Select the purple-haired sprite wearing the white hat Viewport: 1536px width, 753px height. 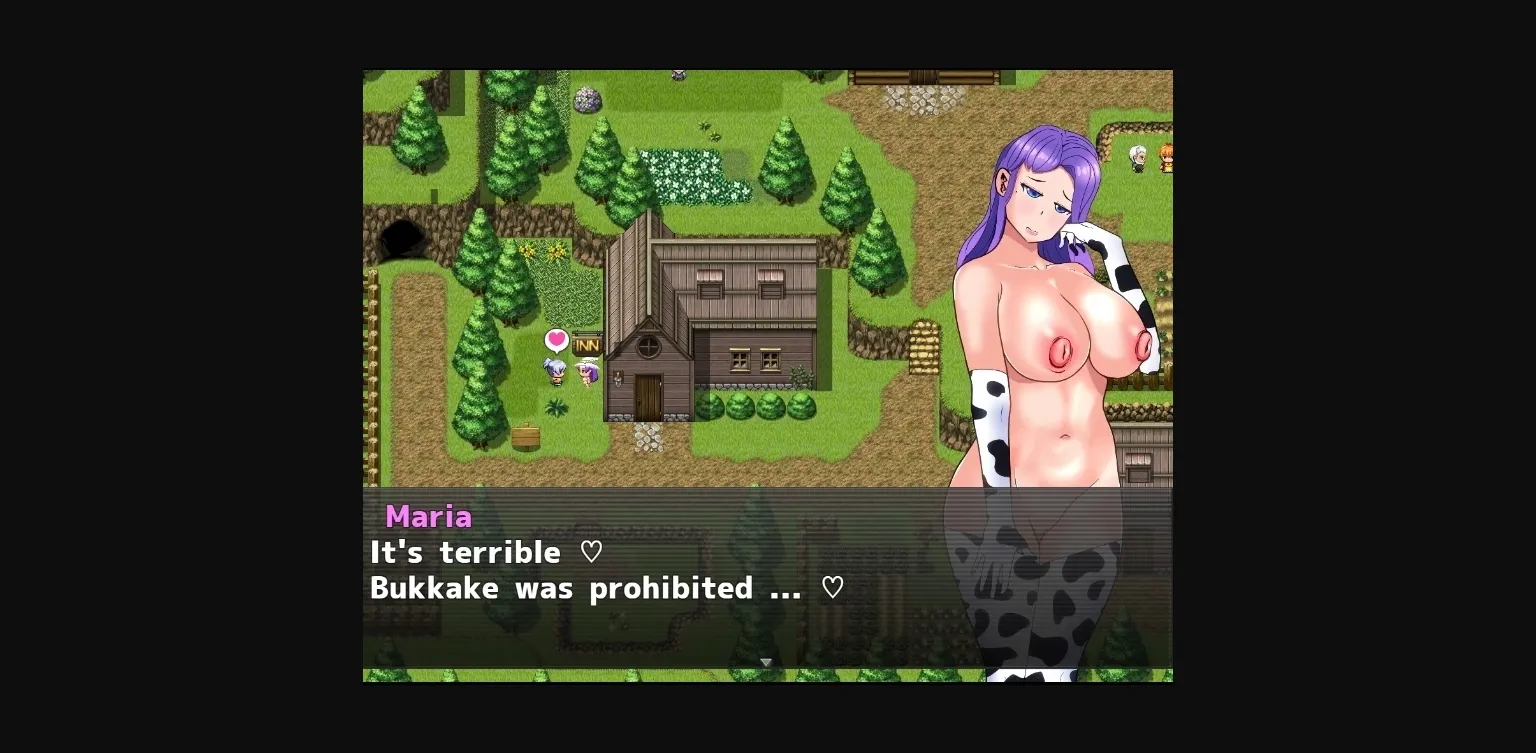(587, 372)
